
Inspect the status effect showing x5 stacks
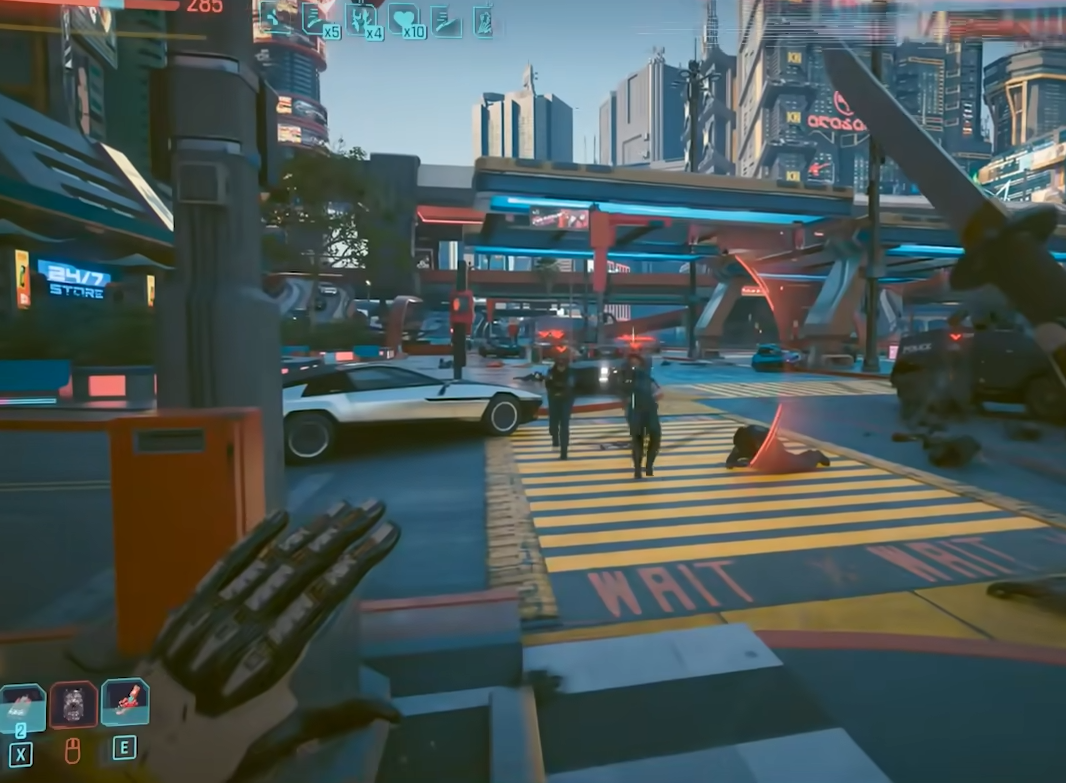pyautogui.click(x=317, y=18)
